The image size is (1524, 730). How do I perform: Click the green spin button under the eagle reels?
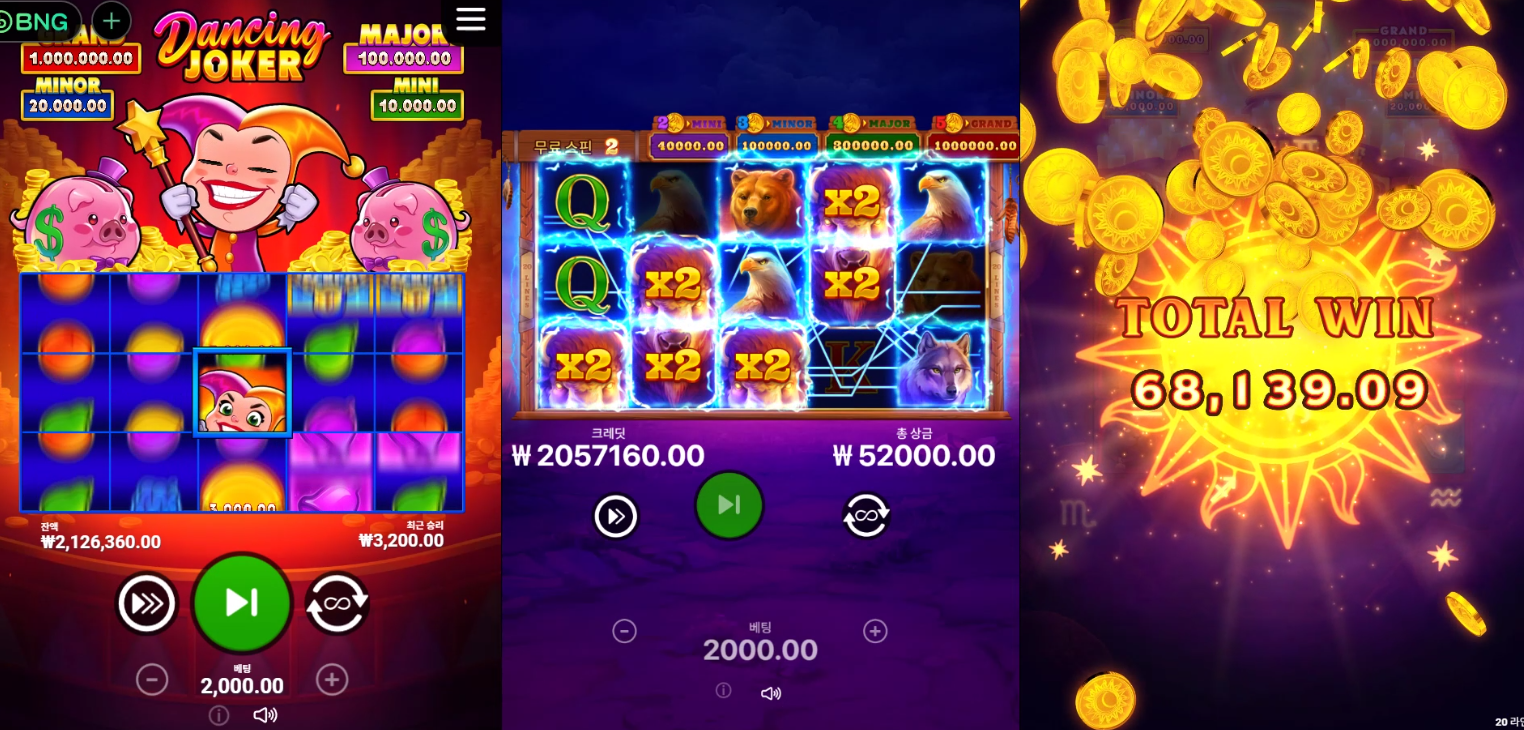click(x=729, y=505)
